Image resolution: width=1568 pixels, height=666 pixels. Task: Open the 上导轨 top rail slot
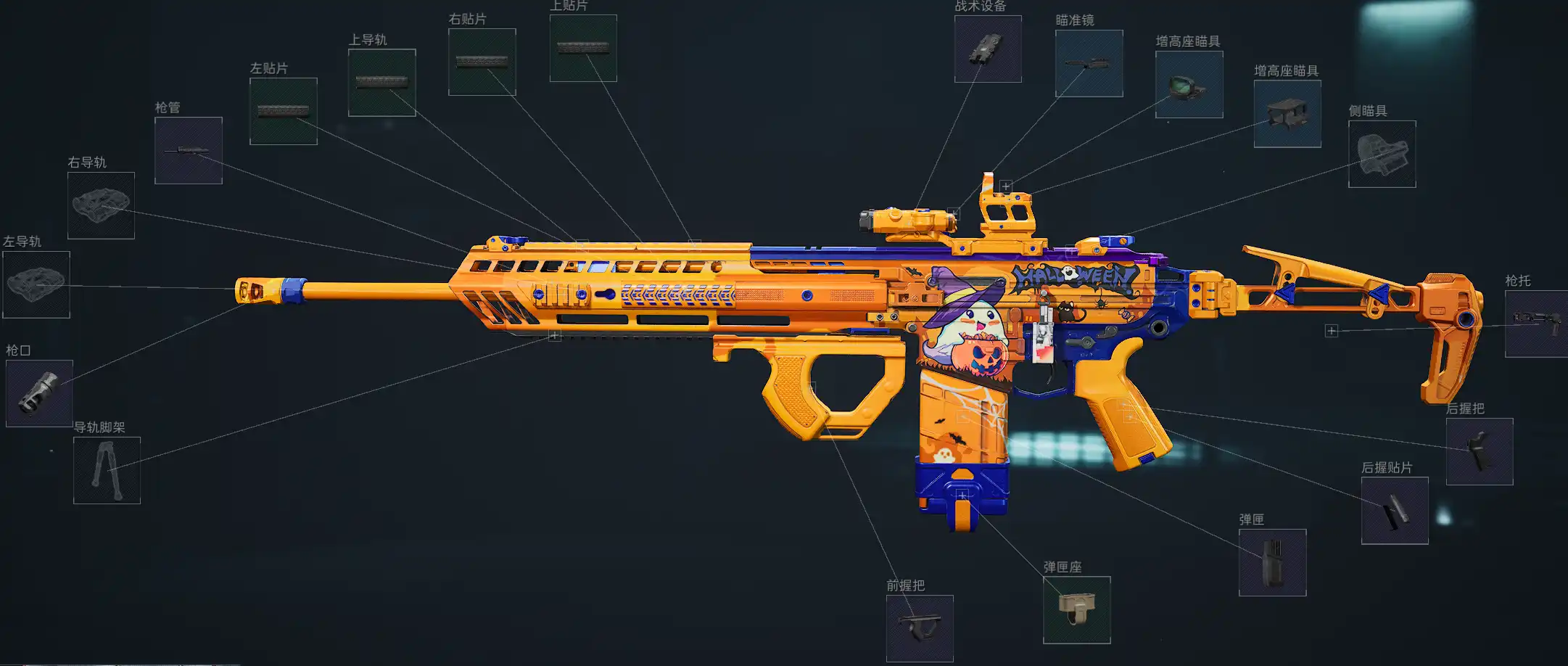tap(381, 83)
